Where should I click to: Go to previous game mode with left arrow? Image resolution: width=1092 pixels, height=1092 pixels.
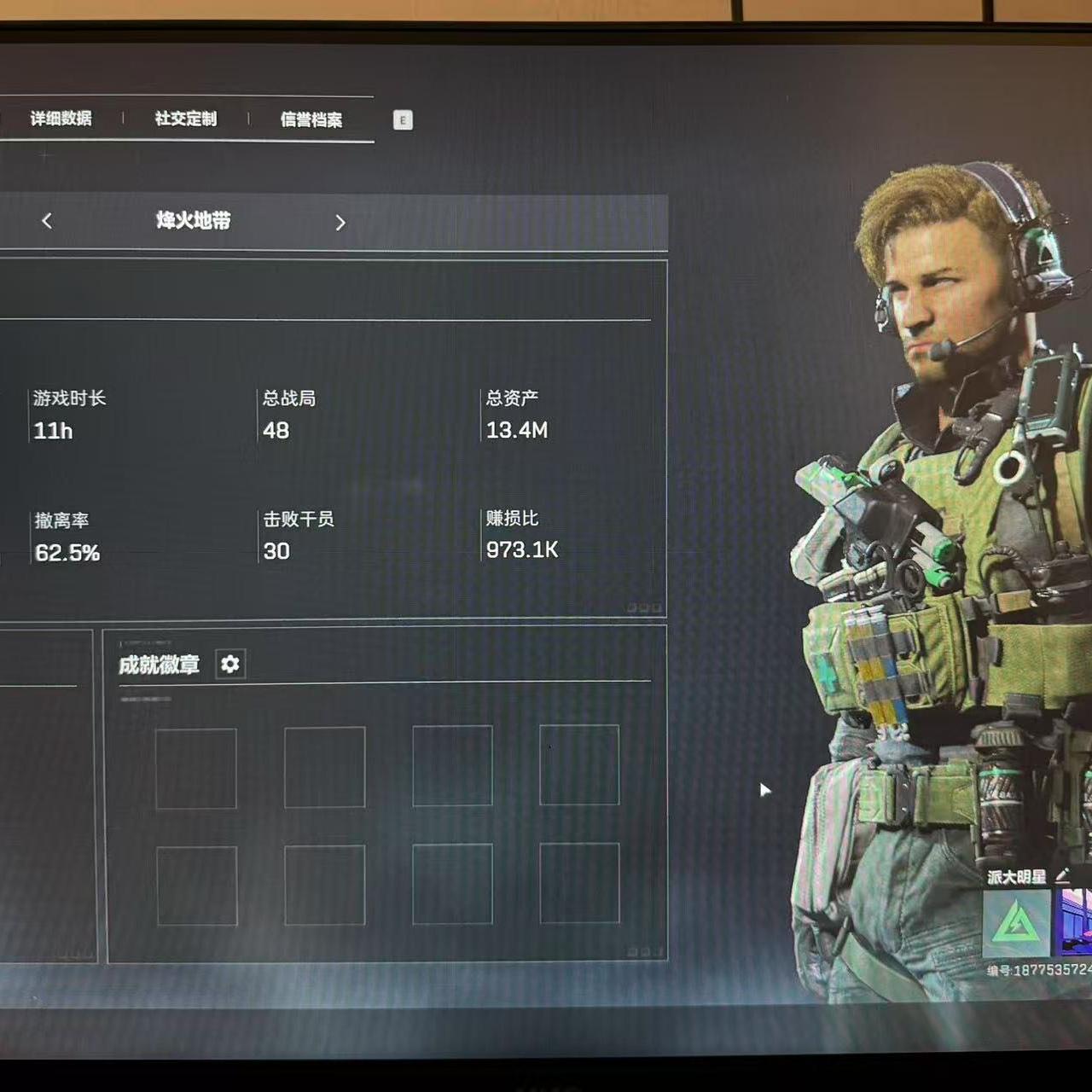click(x=47, y=221)
